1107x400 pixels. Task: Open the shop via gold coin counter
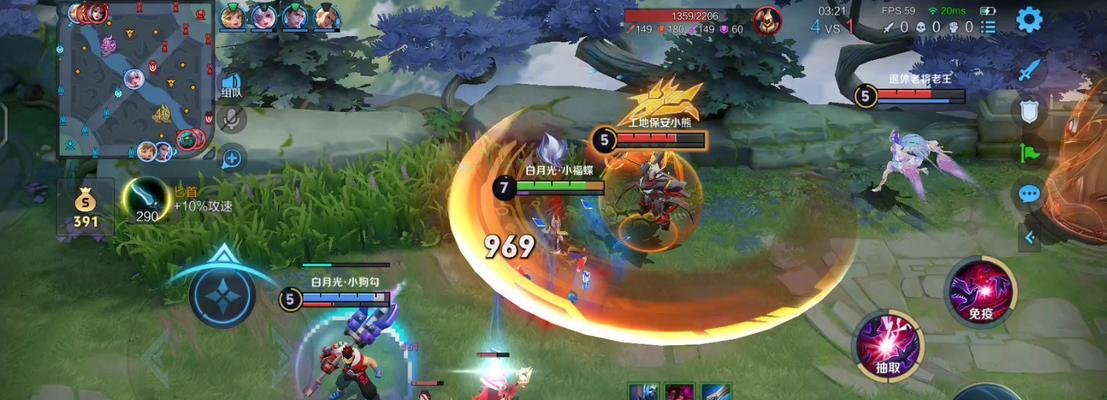[86, 208]
